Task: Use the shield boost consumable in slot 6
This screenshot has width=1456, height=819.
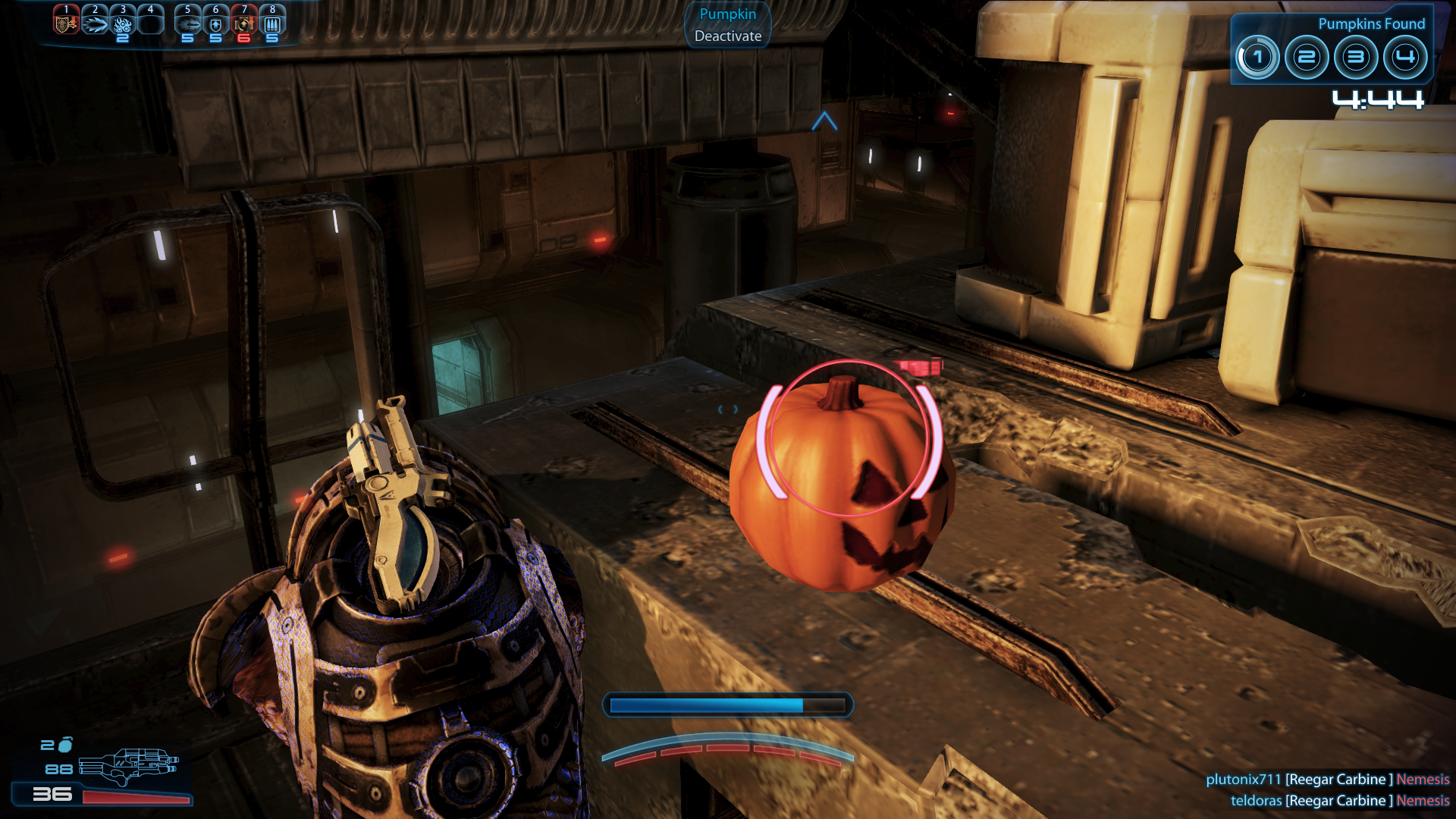Action: (216, 24)
